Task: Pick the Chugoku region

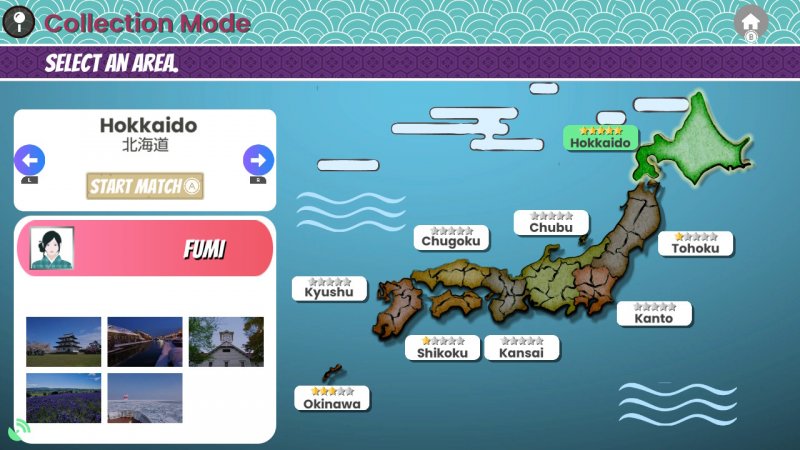Action: coord(451,237)
